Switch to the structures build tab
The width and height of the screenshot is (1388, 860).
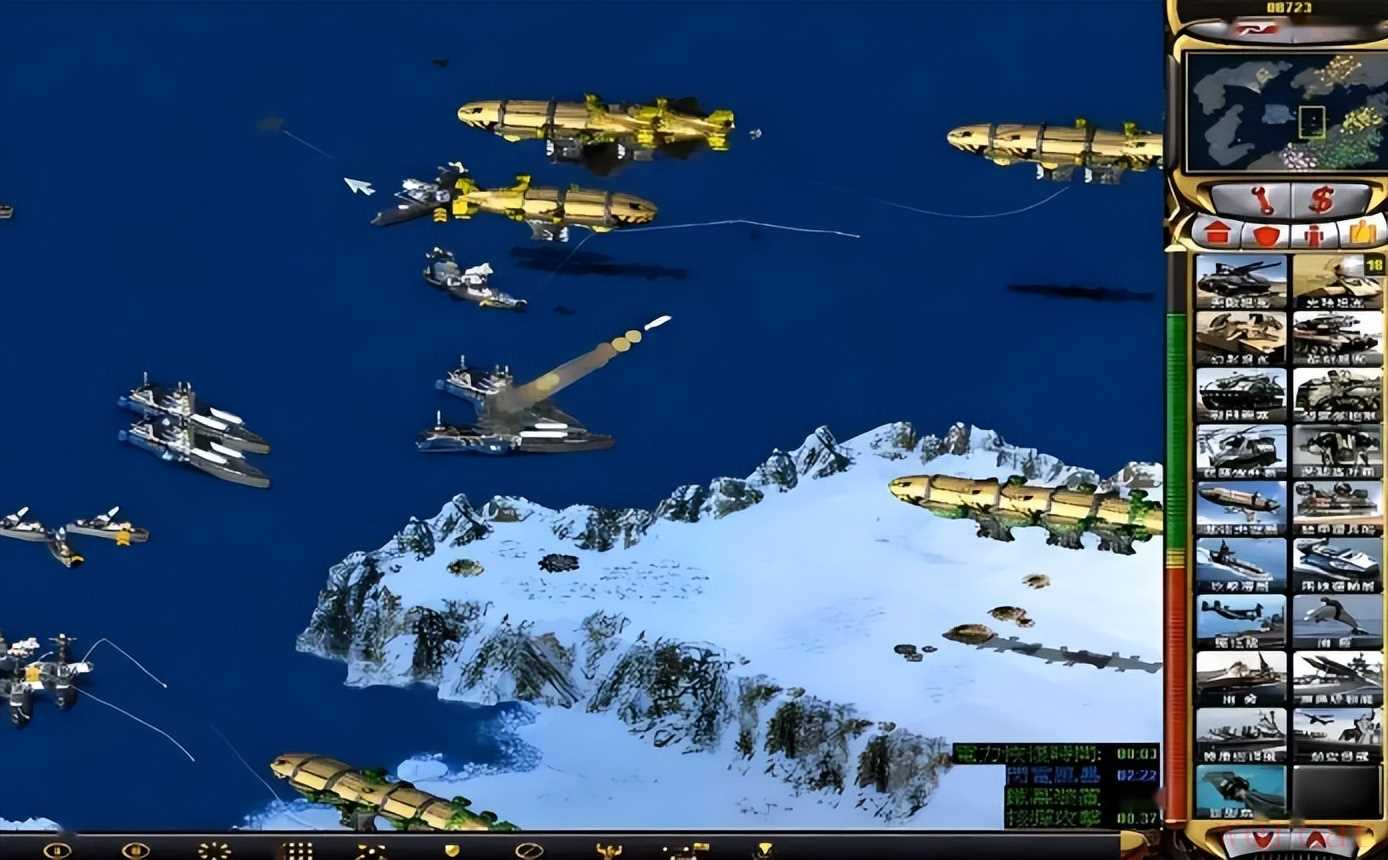1216,234
